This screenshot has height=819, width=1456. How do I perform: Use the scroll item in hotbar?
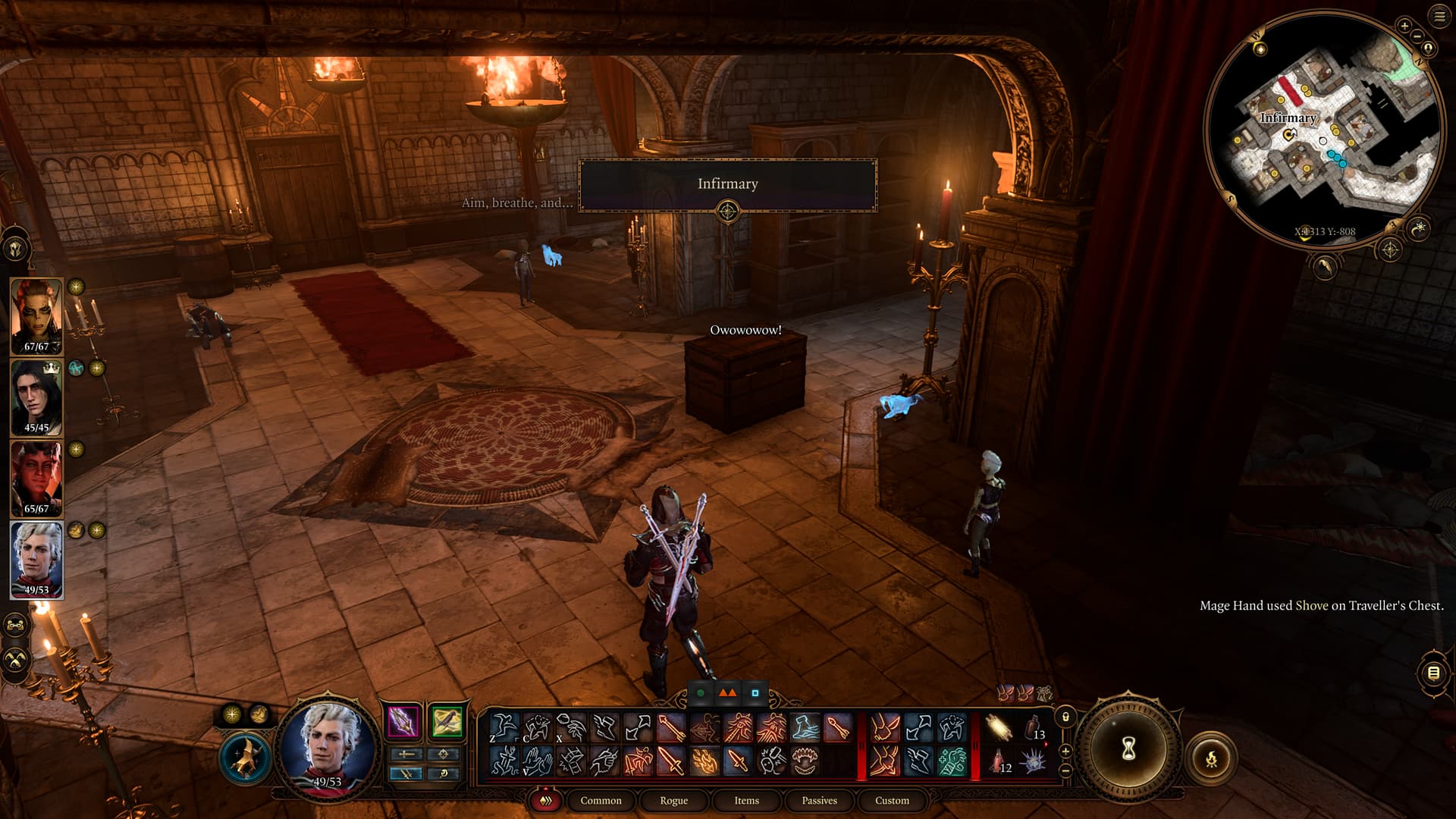coord(999,728)
